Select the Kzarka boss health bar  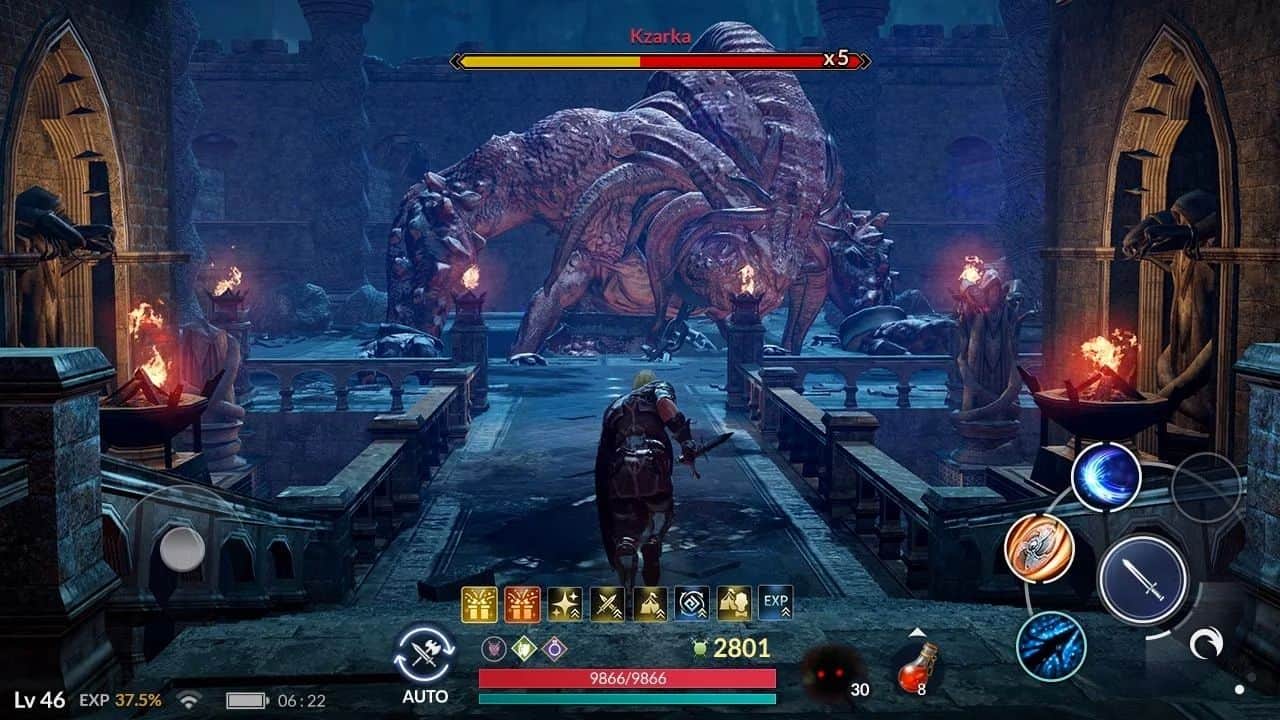pyautogui.click(x=660, y=61)
